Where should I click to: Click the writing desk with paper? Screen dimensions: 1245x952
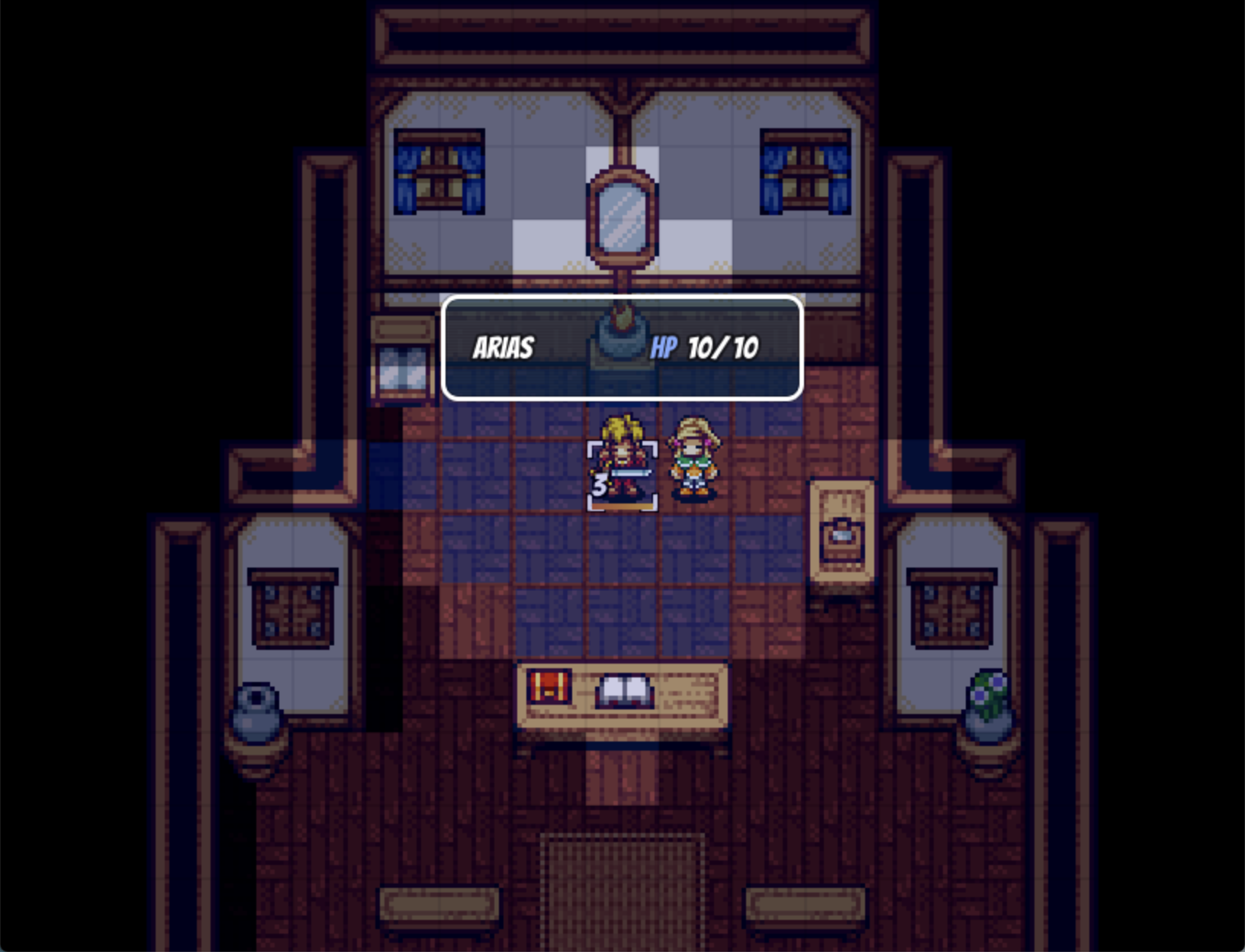pyautogui.click(x=844, y=534)
